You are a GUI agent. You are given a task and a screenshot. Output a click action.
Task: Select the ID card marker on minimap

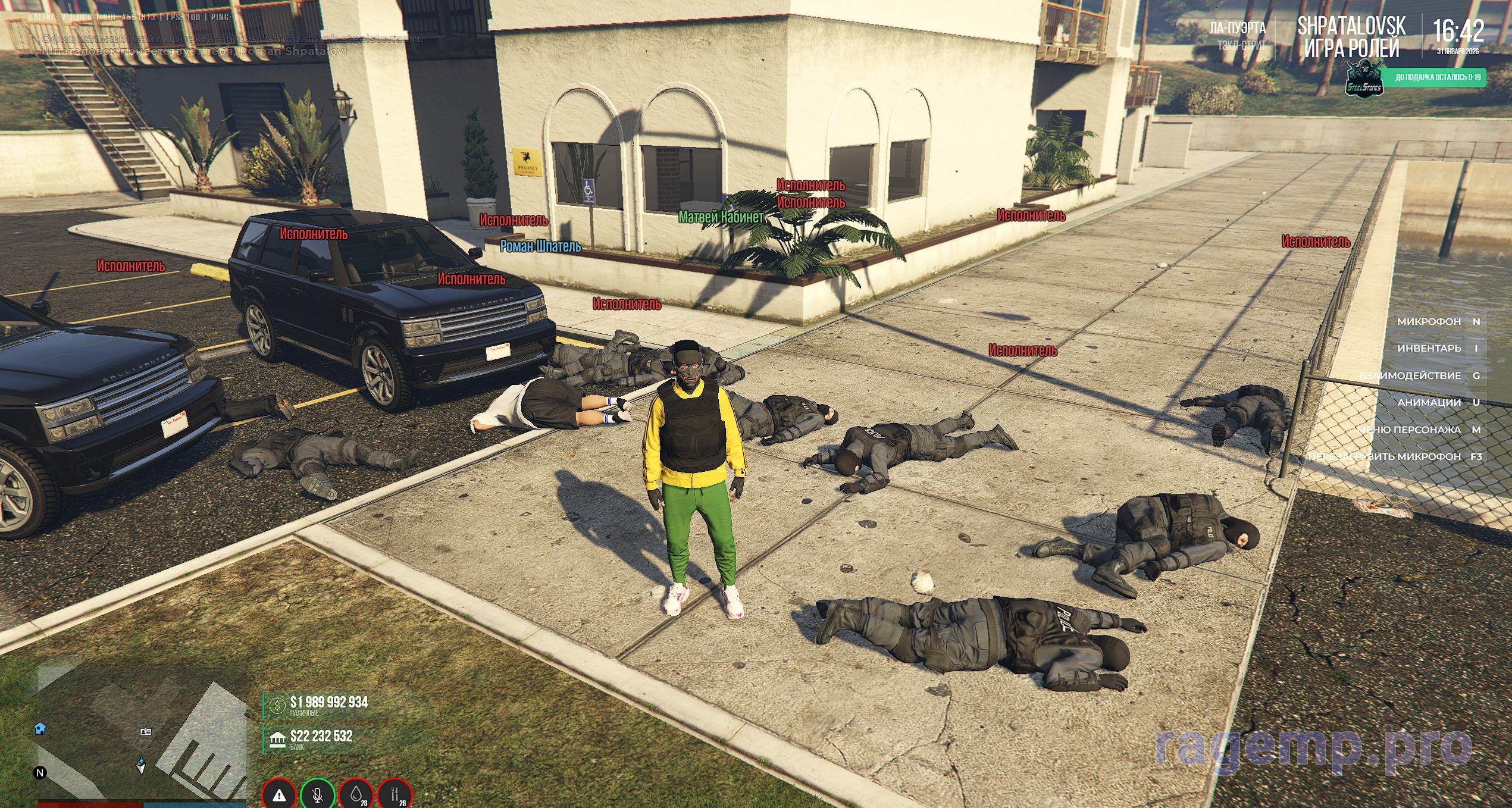point(145,731)
